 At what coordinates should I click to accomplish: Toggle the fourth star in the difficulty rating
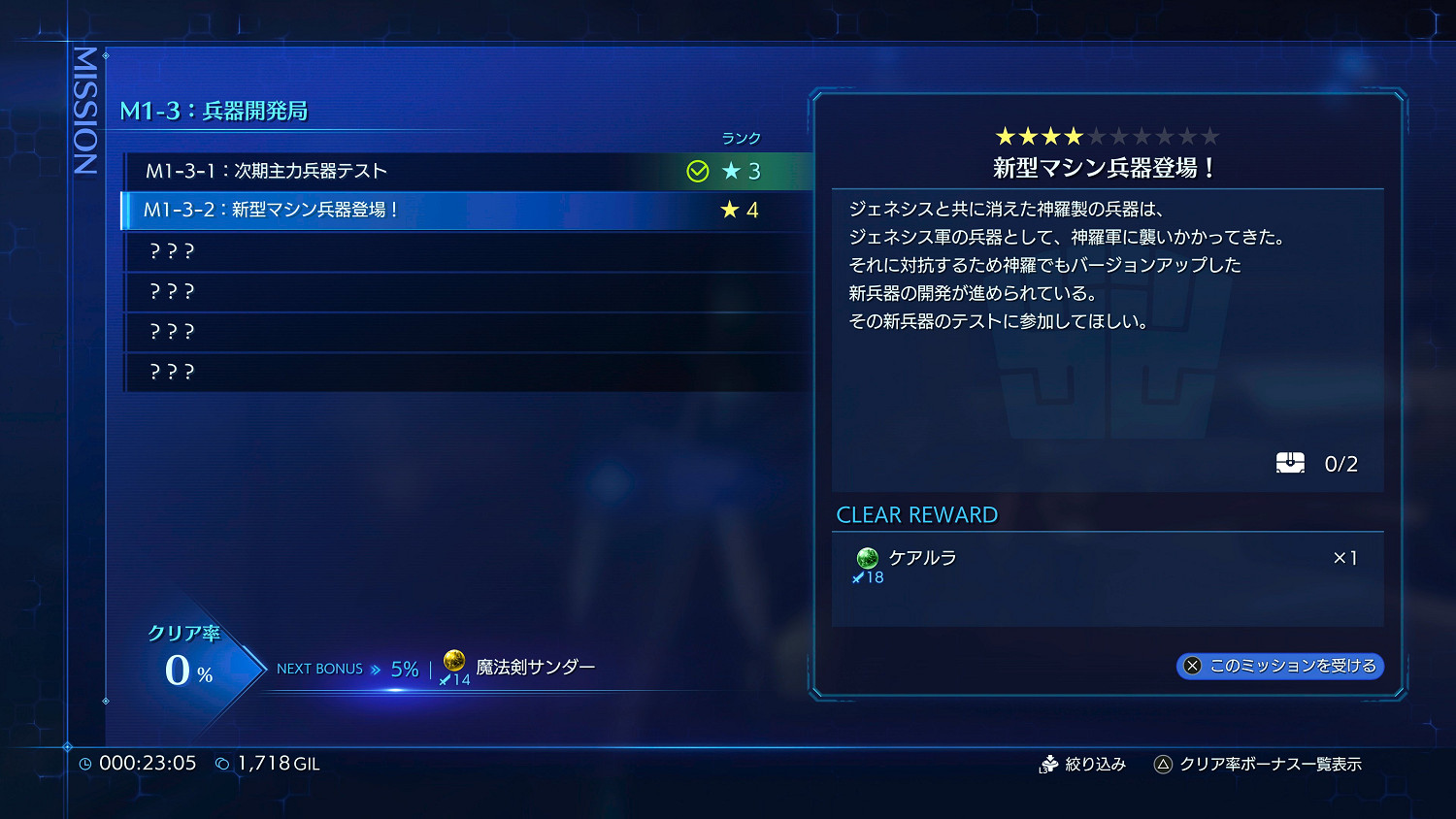(x=1073, y=135)
